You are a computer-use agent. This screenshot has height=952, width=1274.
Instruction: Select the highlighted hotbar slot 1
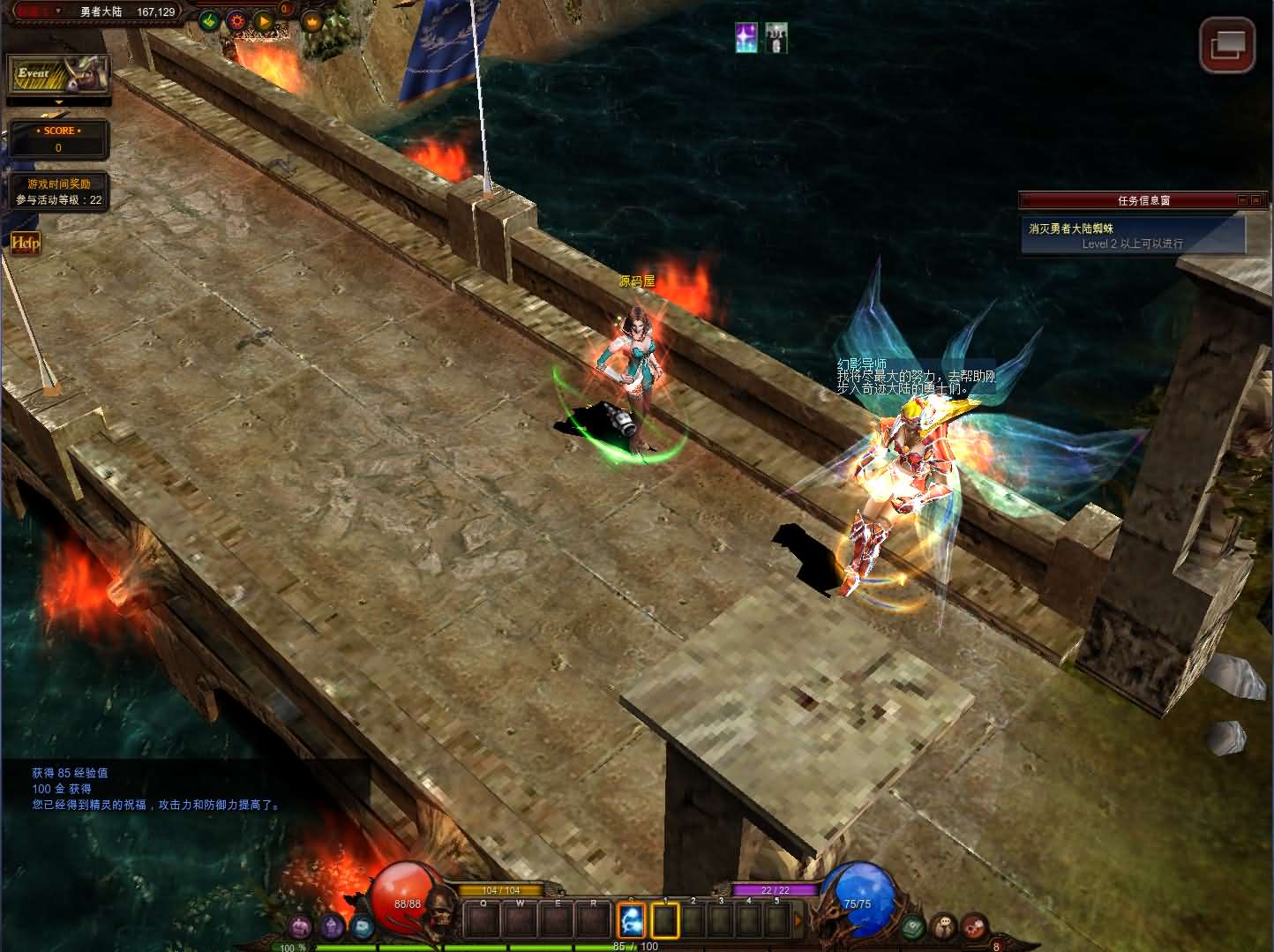point(665,921)
